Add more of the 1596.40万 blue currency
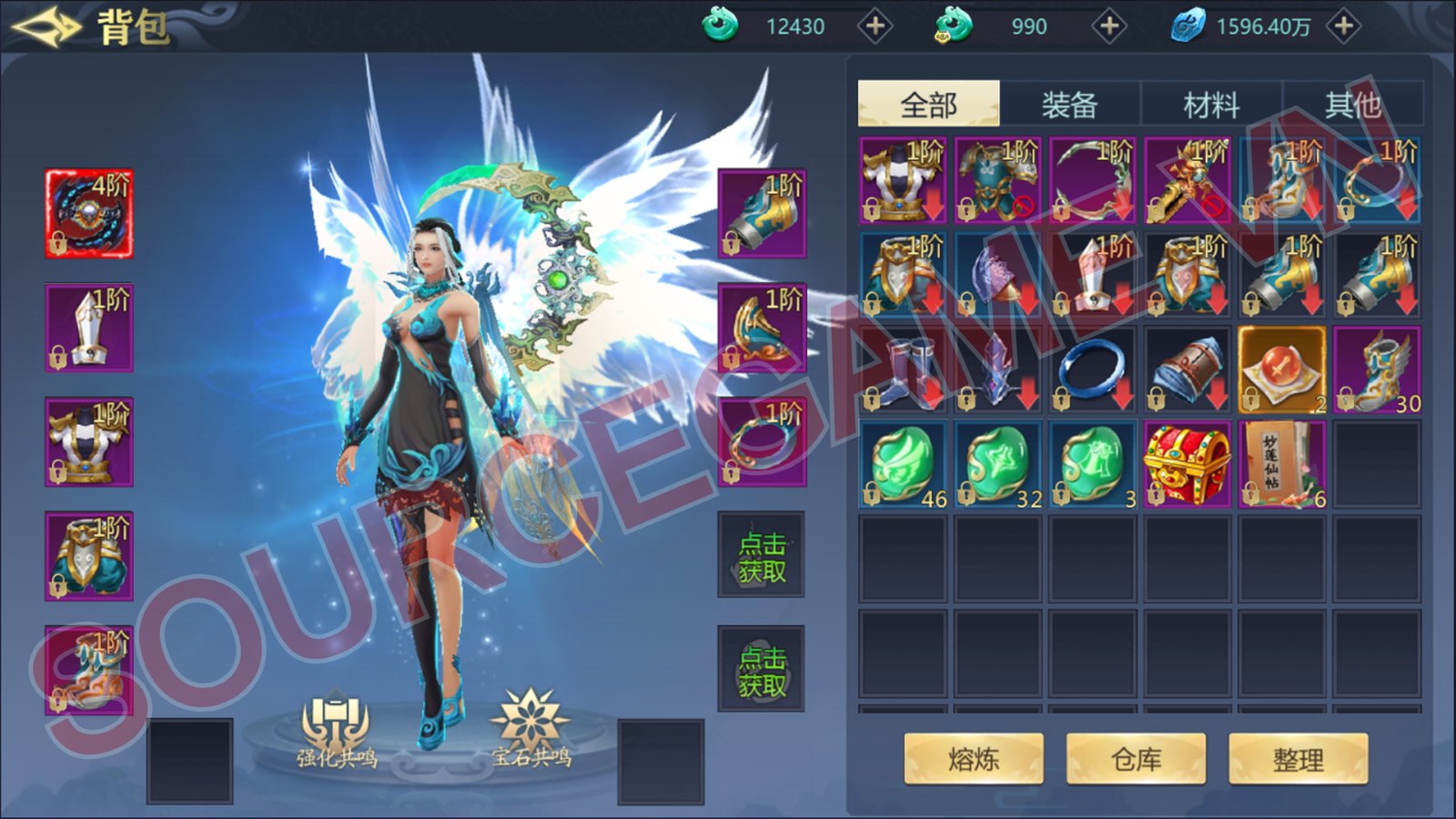Viewport: 1456px width, 819px height. tap(1344, 26)
